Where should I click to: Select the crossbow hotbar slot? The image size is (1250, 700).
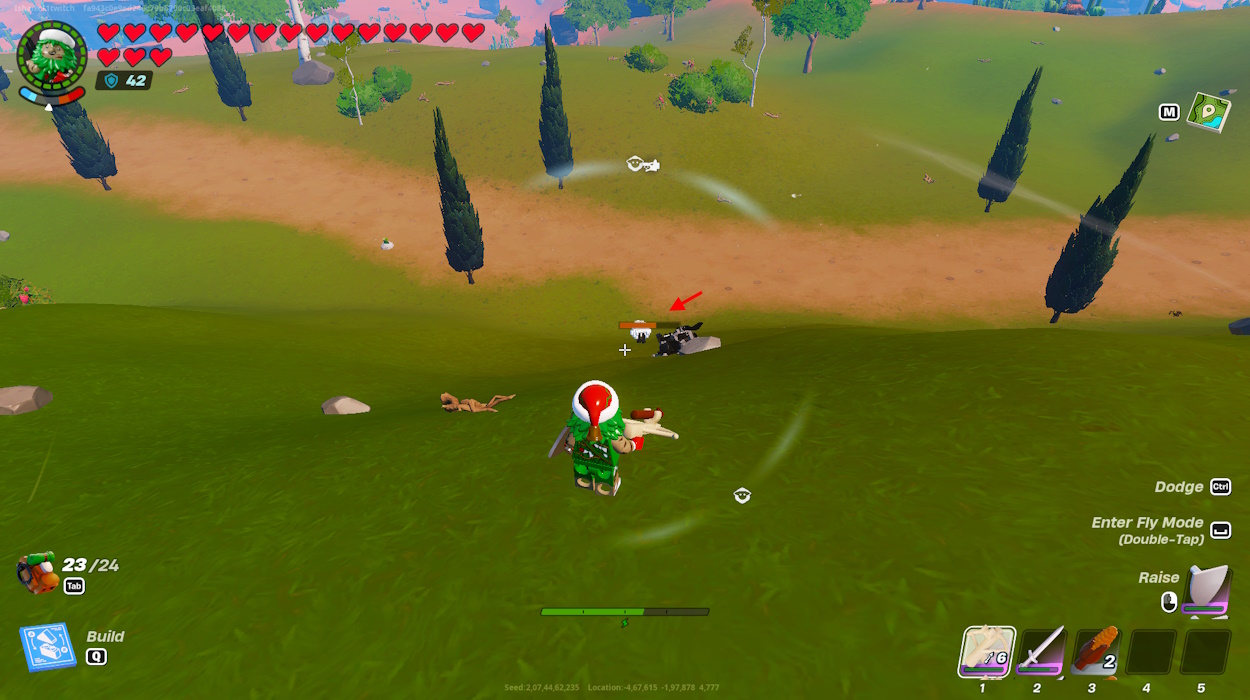coord(988,652)
